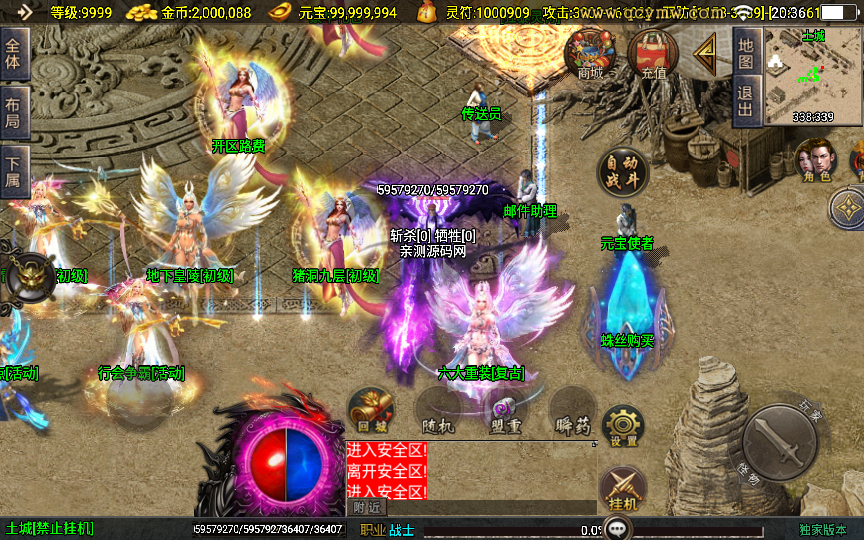Click the 退出 exit button

[745, 100]
